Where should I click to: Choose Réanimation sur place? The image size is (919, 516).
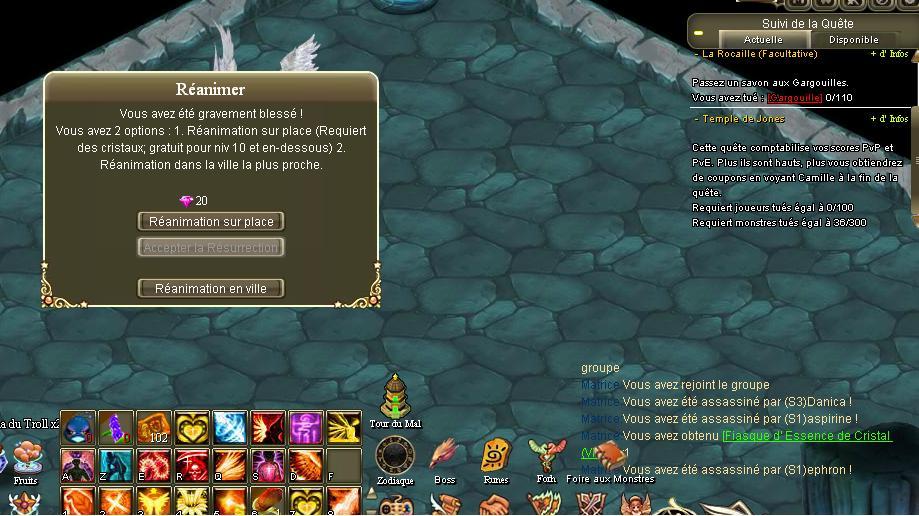211,221
